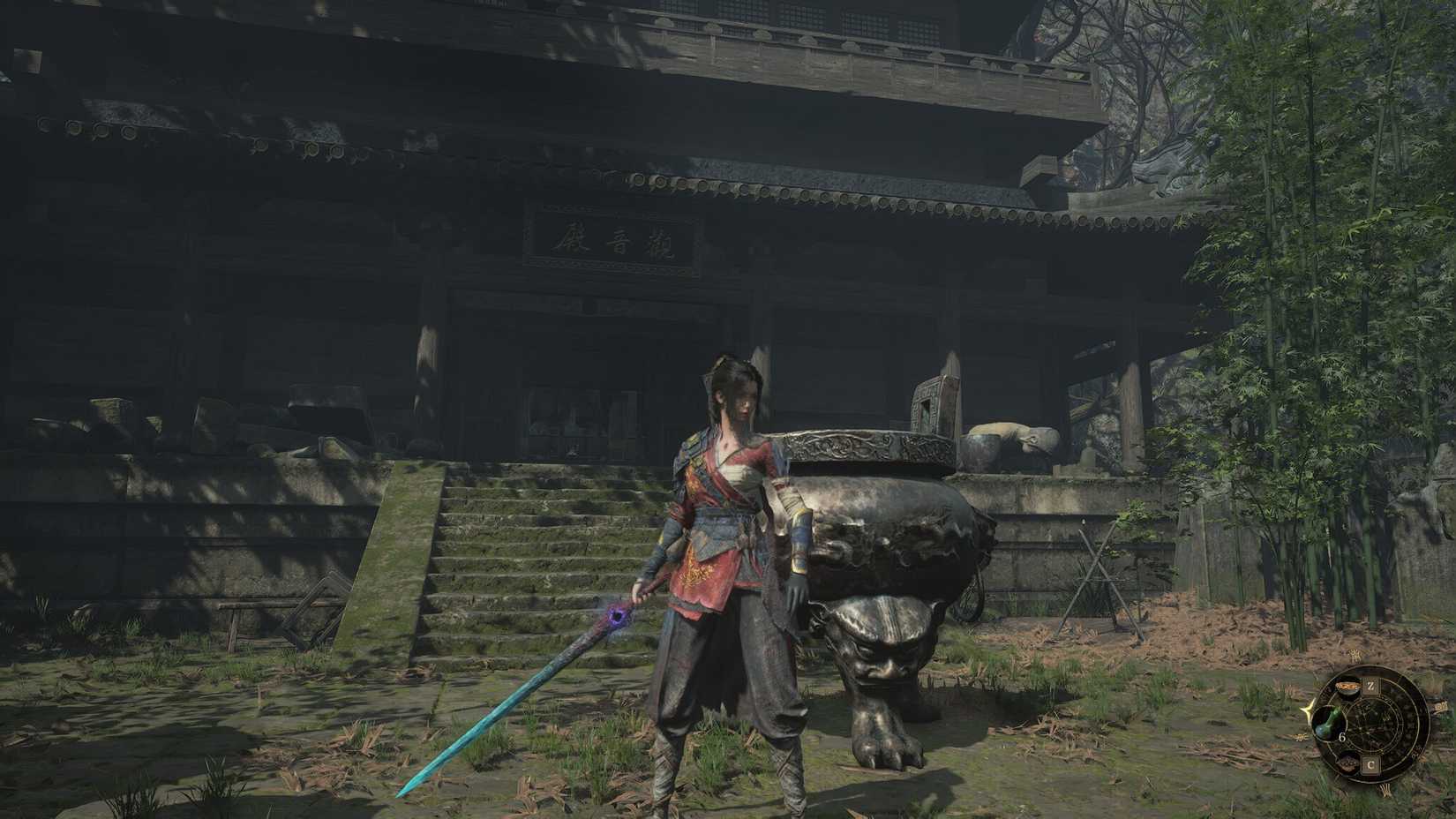The width and height of the screenshot is (1456, 819).
Task: Click the item count number 6
Action: (x=1342, y=737)
